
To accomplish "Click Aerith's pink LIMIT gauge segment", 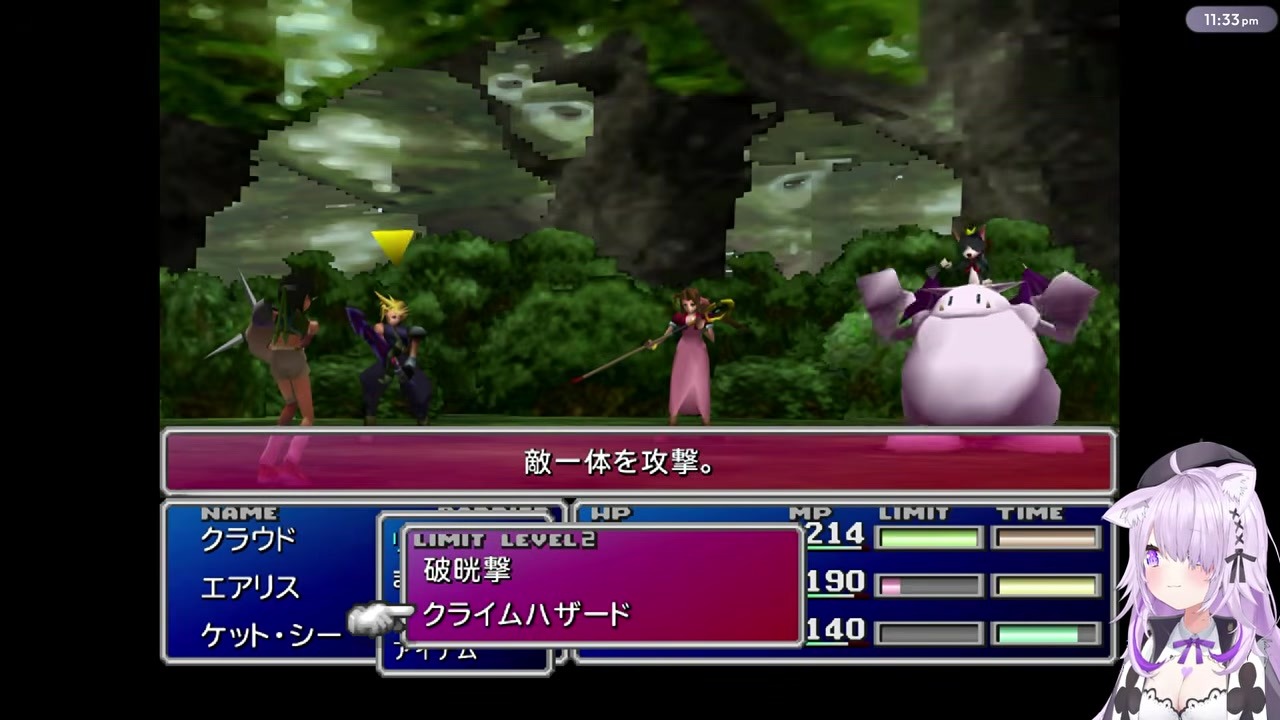I will (x=890, y=584).
